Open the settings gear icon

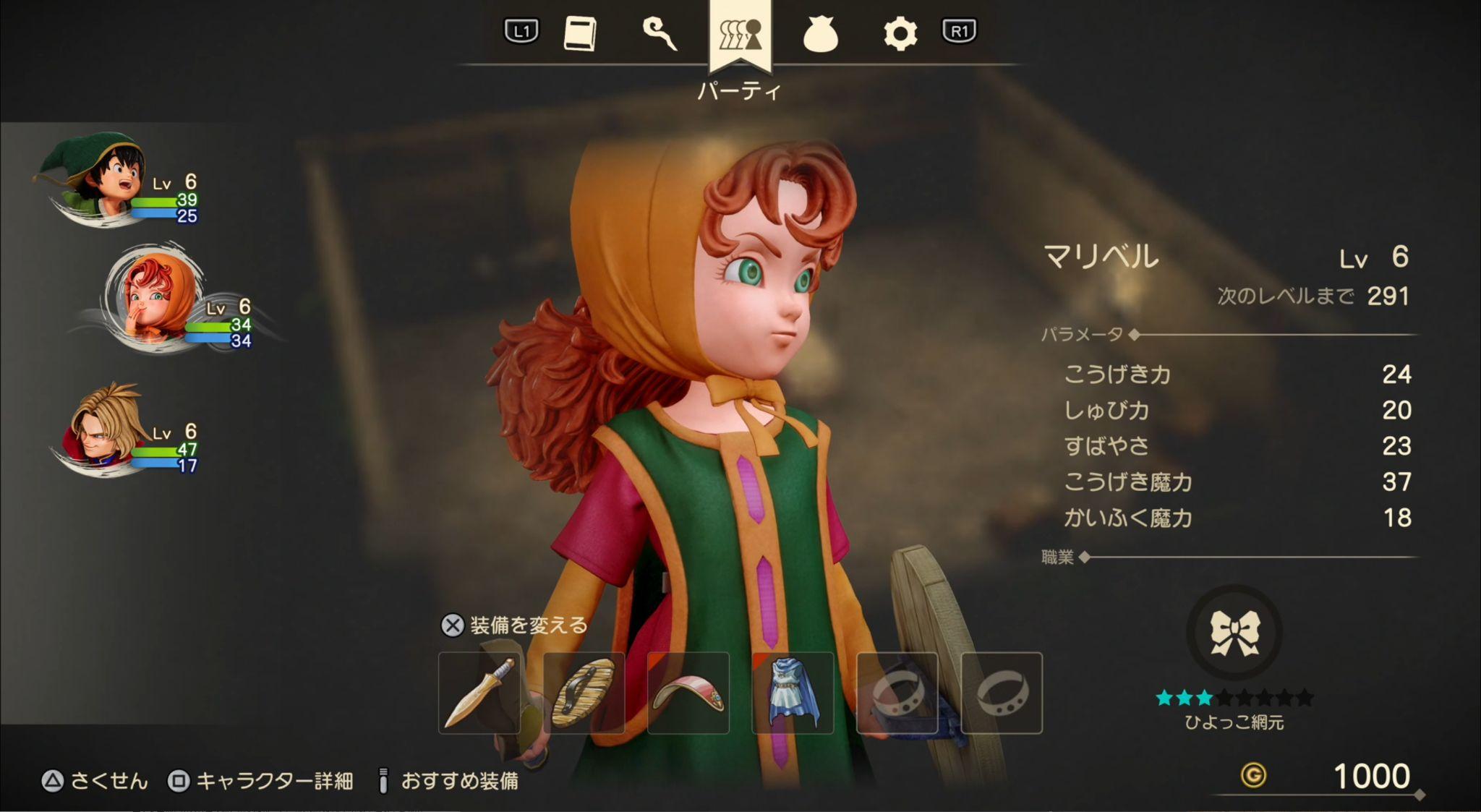pos(902,34)
